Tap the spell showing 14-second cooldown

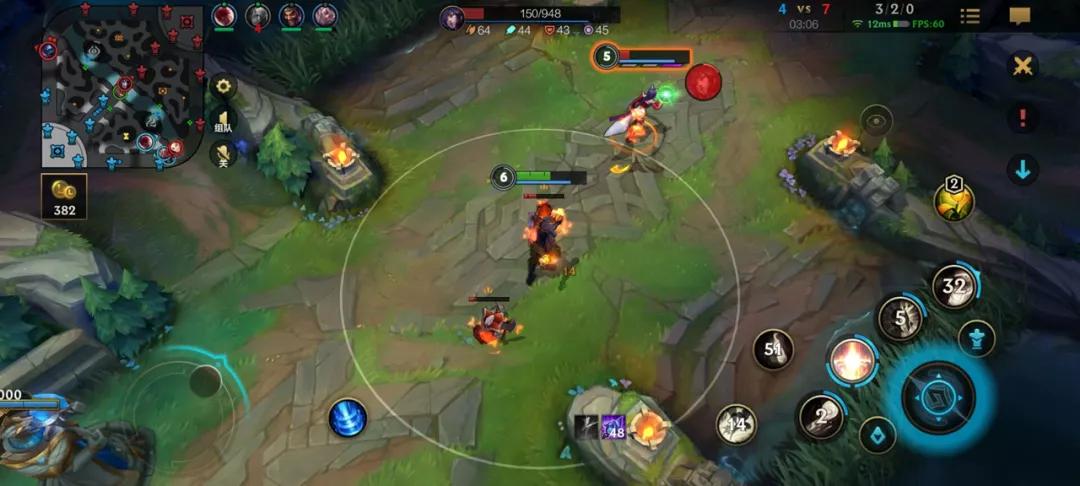pos(736,425)
